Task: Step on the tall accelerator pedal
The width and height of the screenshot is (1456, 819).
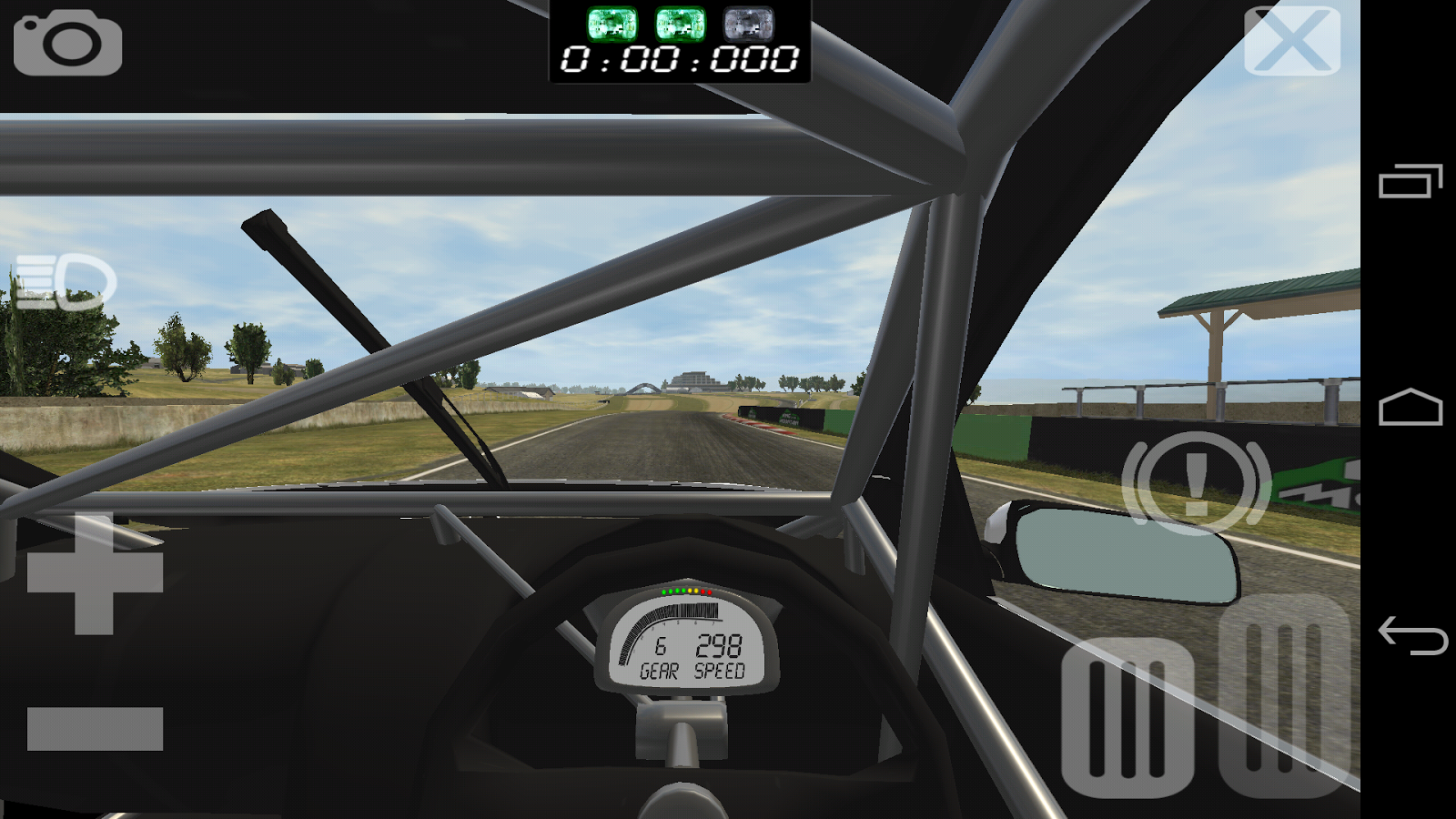Action: click(1284, 694)
